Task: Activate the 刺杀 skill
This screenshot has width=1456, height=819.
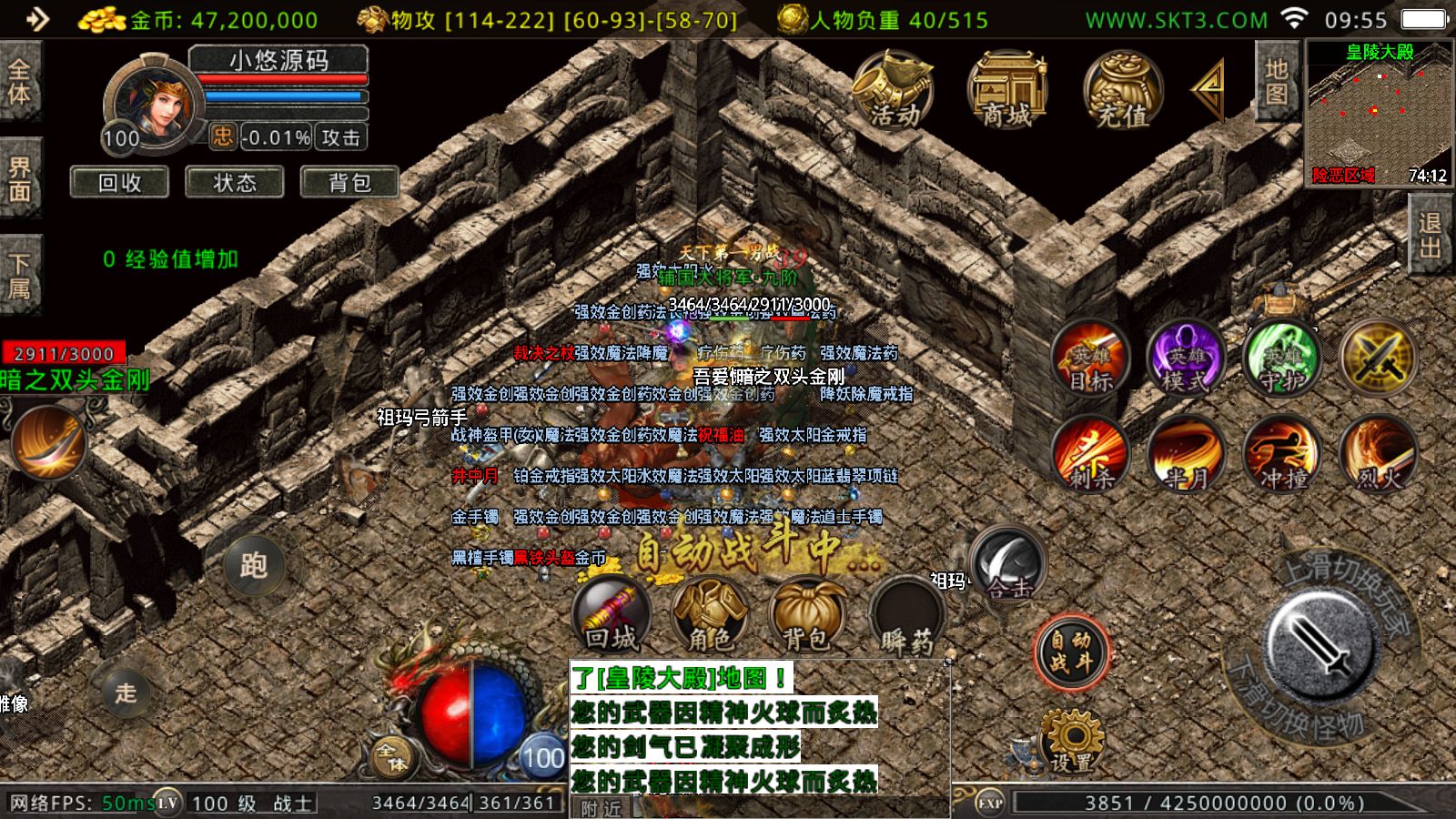Action: [1090, 455]
